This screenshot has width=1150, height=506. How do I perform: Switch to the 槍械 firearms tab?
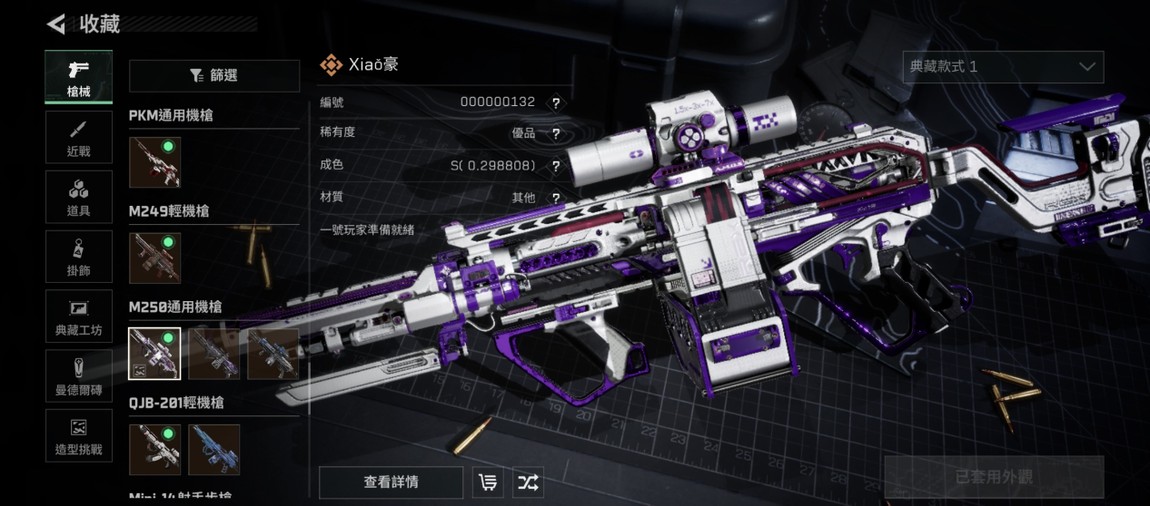78,77
